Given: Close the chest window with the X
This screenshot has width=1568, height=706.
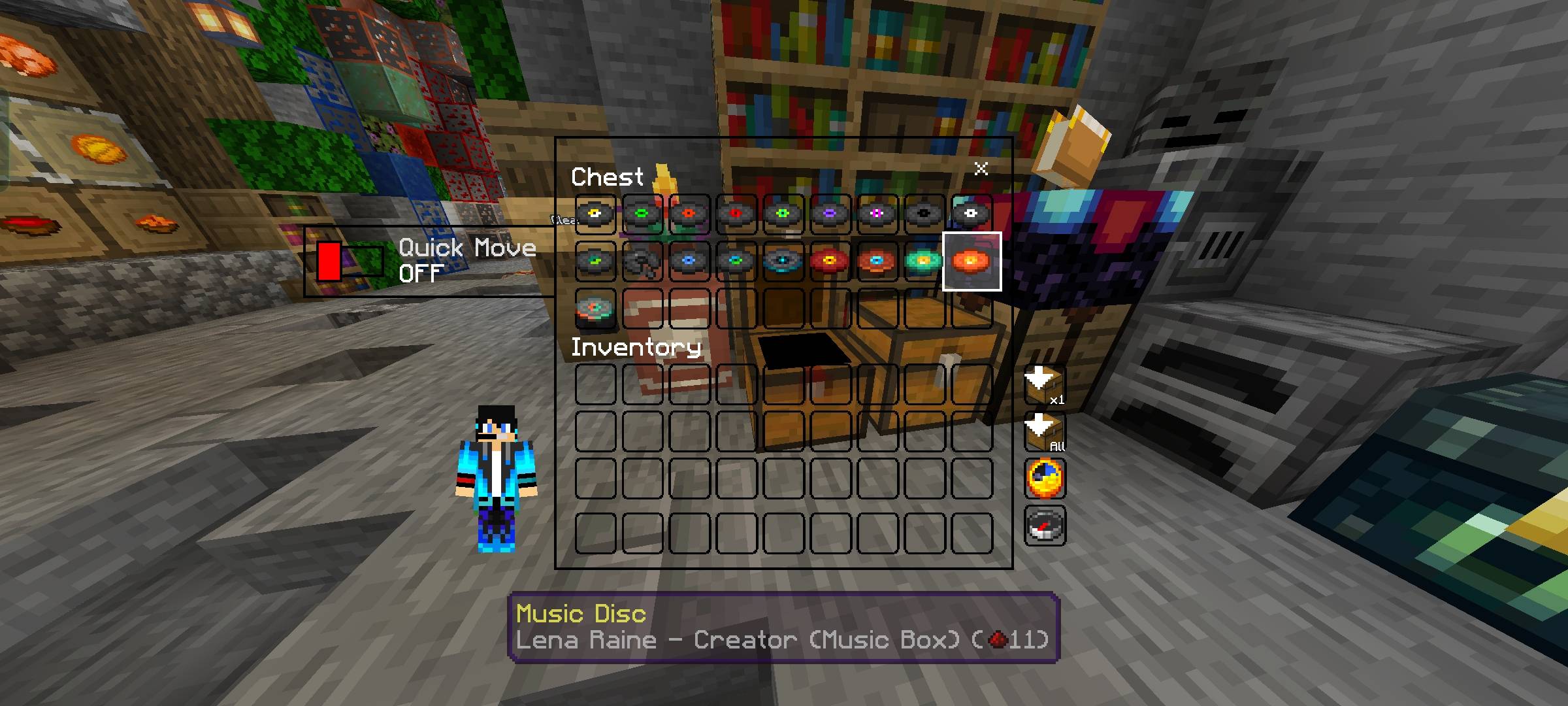Looking at the screenshot, I should click(980, 169).
